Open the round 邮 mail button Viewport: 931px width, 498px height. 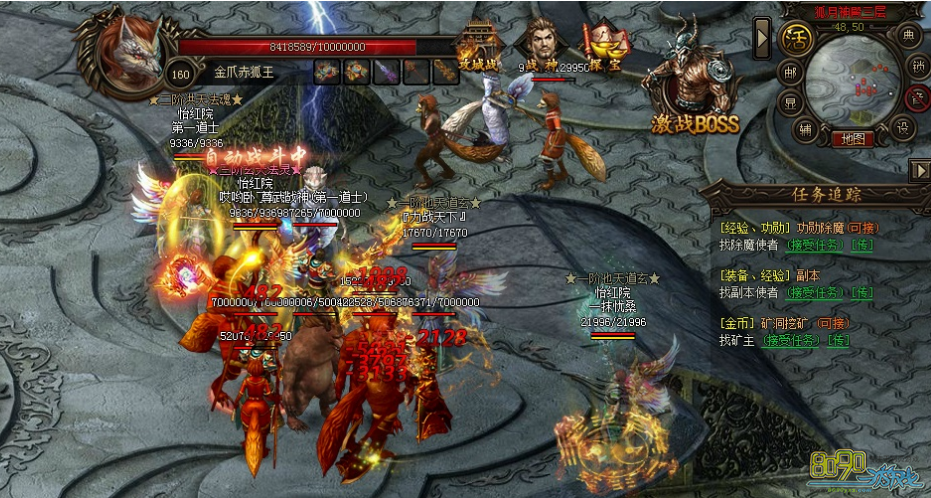point(790,73)
